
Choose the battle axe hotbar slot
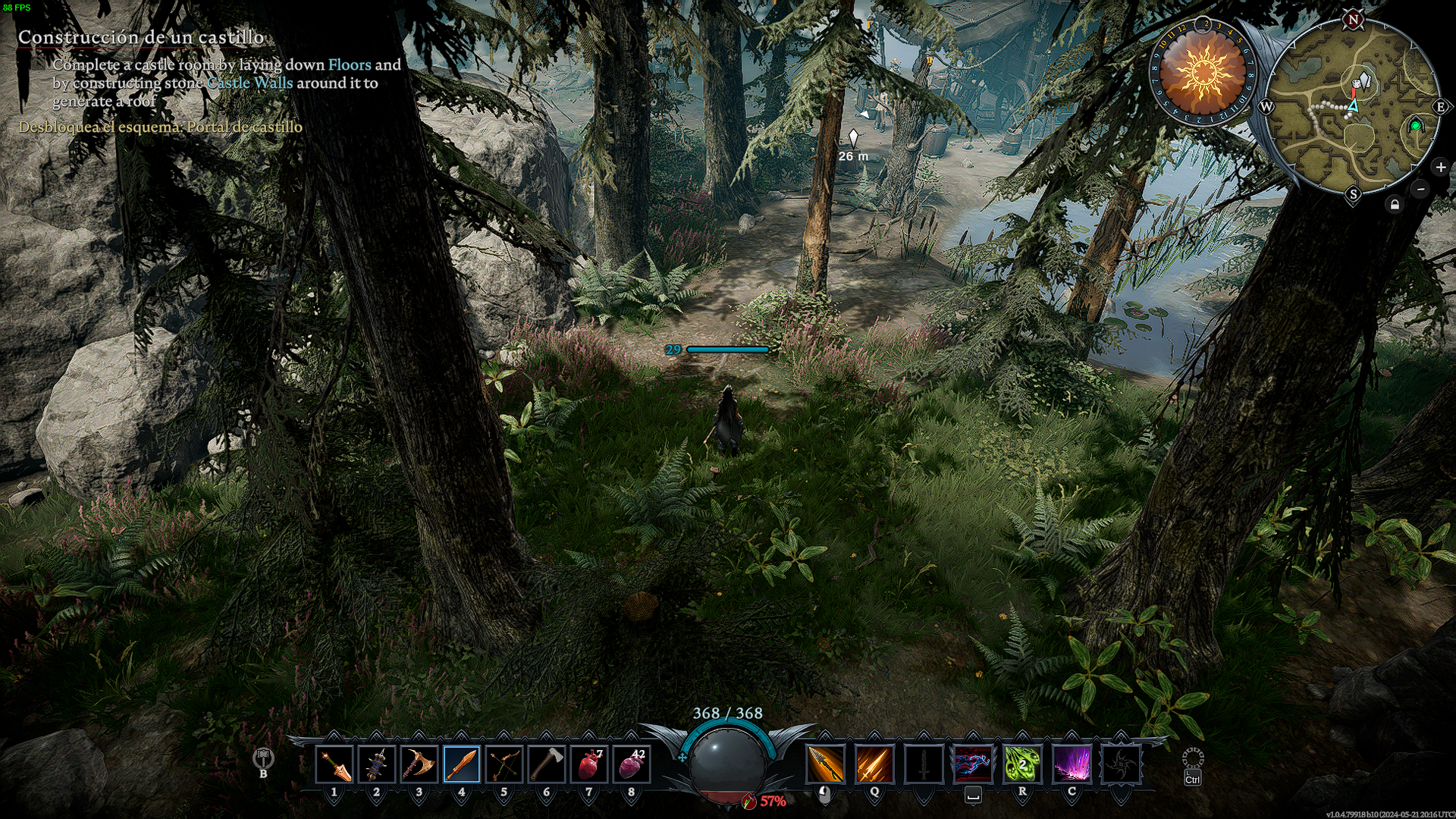[x=419, y=764]
